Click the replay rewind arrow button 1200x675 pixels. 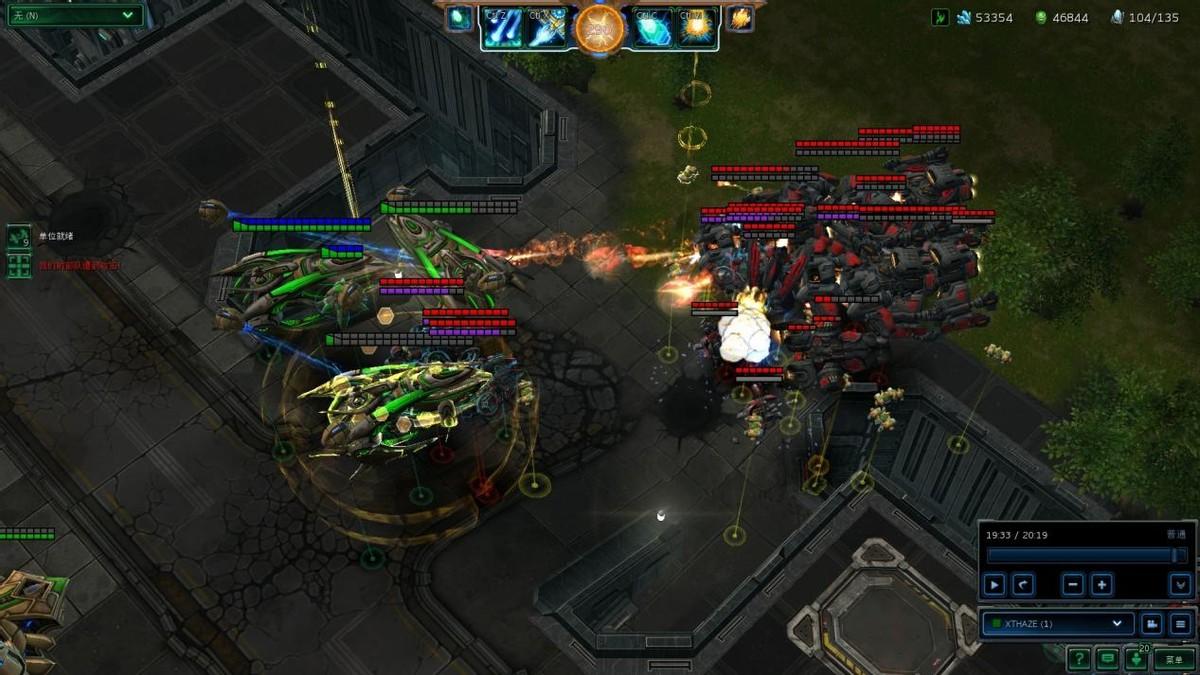click(1023, 585)
